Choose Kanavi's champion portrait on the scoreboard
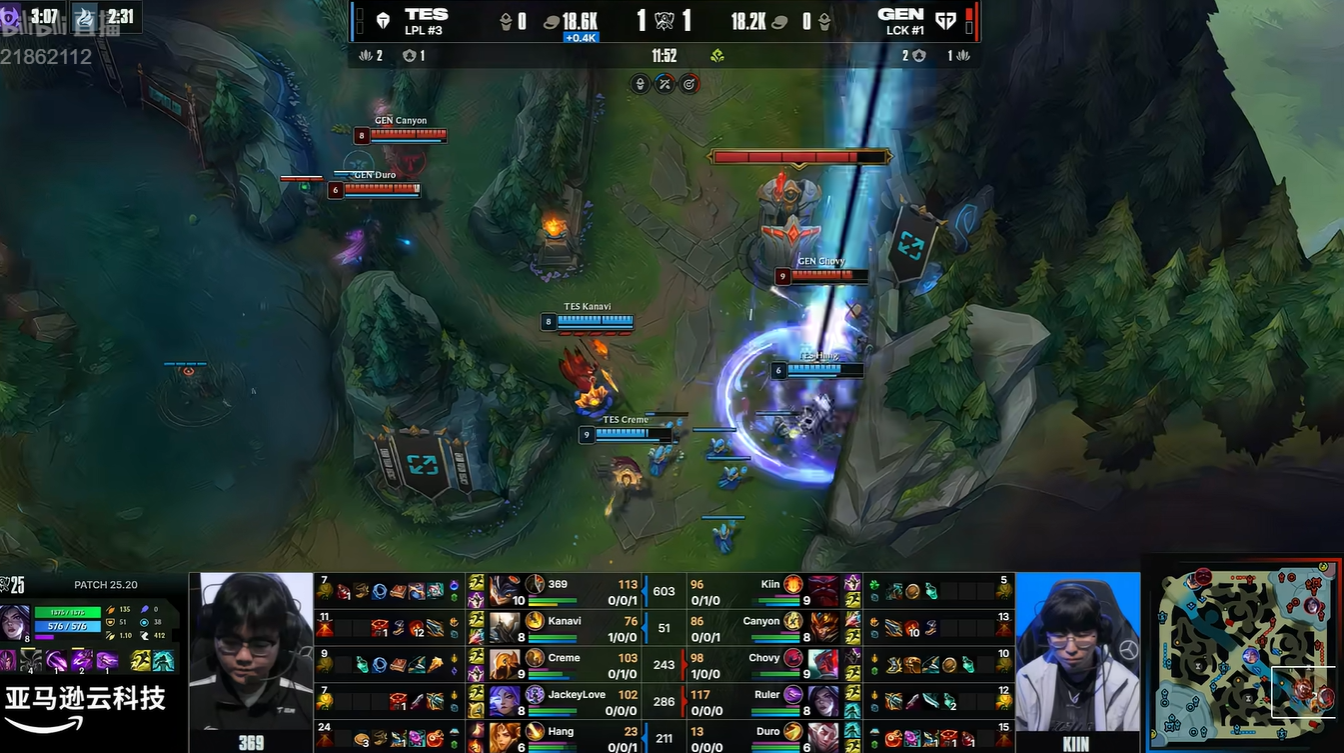This screenshot has height=753, width=1344. [x=506, y=624]
